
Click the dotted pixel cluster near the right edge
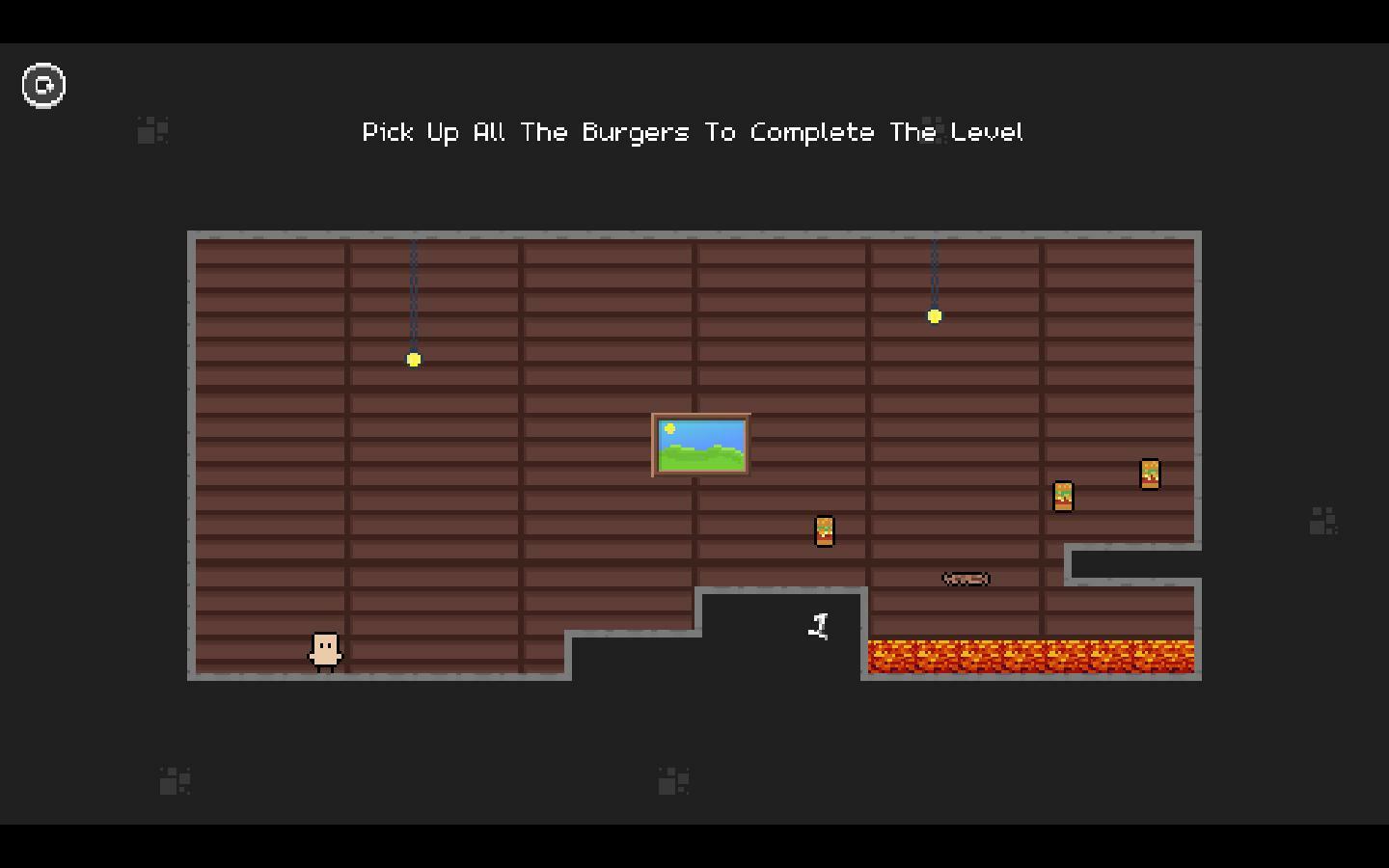pos(1324,521)
